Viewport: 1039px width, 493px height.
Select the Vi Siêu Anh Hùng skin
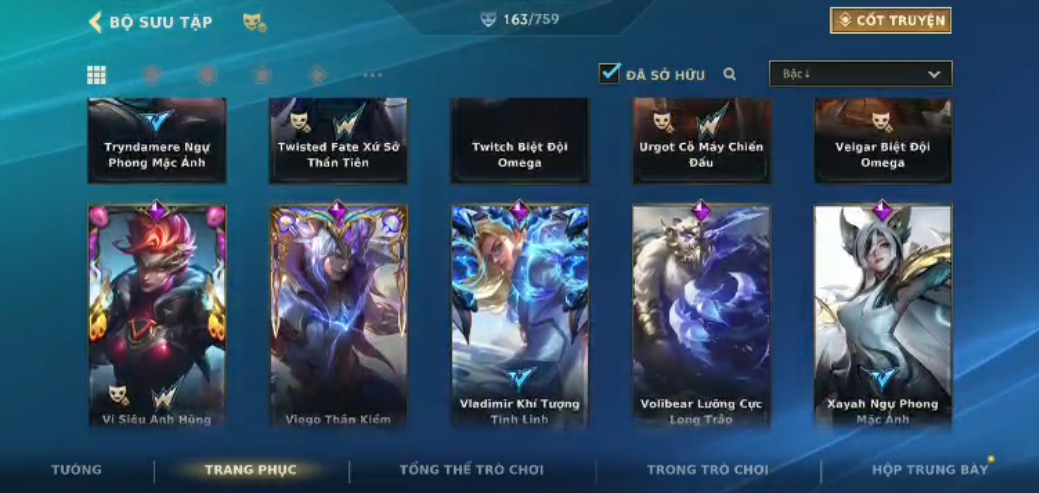coord(157,315)
